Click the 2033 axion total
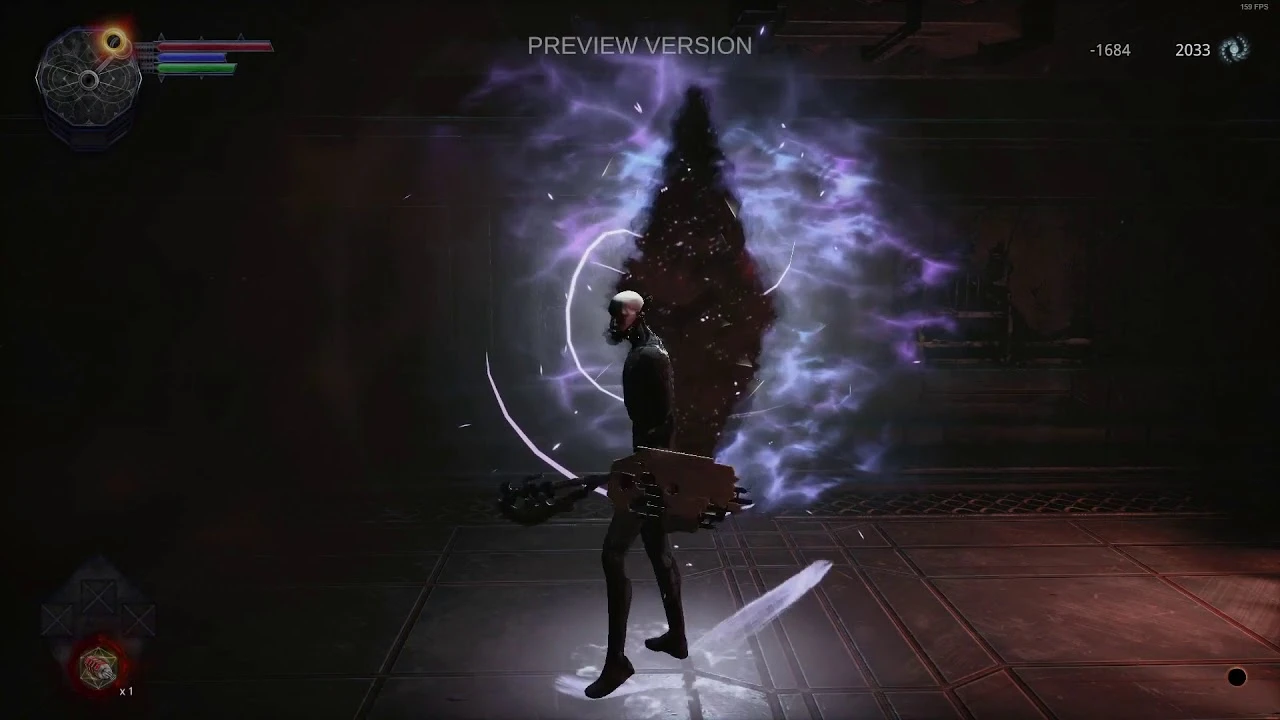Viewport: 1280px width, 720px height. 1193,49
